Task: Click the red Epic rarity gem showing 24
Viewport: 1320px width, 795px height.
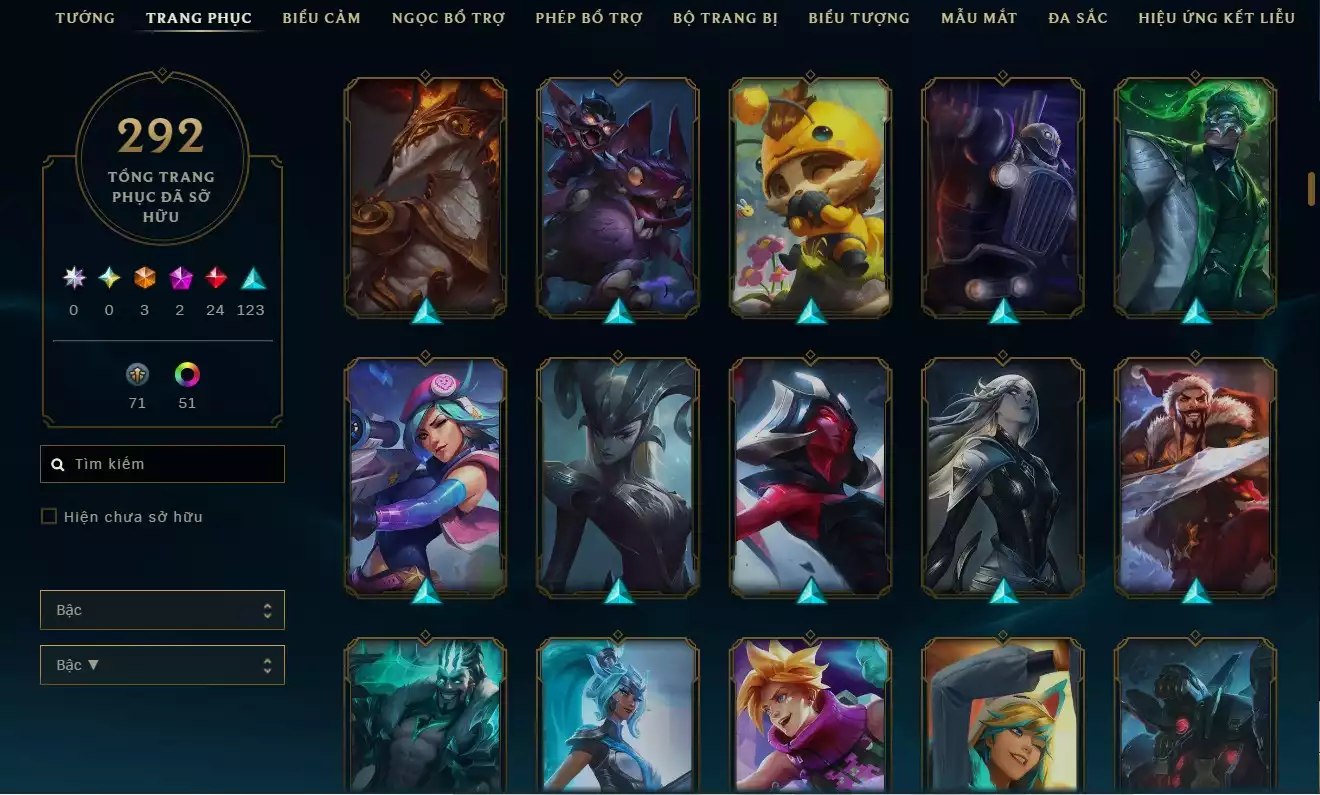Action: point(215,278)
